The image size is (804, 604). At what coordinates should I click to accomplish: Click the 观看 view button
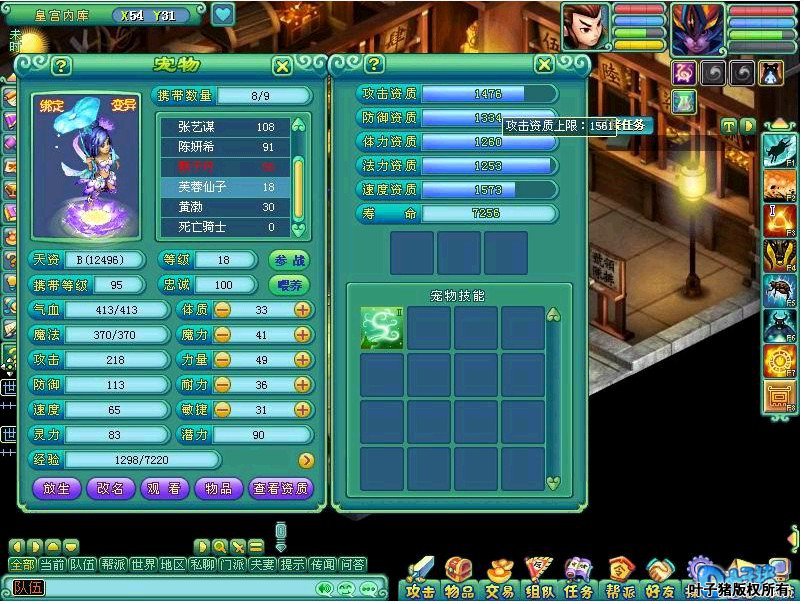pos(164,488)
